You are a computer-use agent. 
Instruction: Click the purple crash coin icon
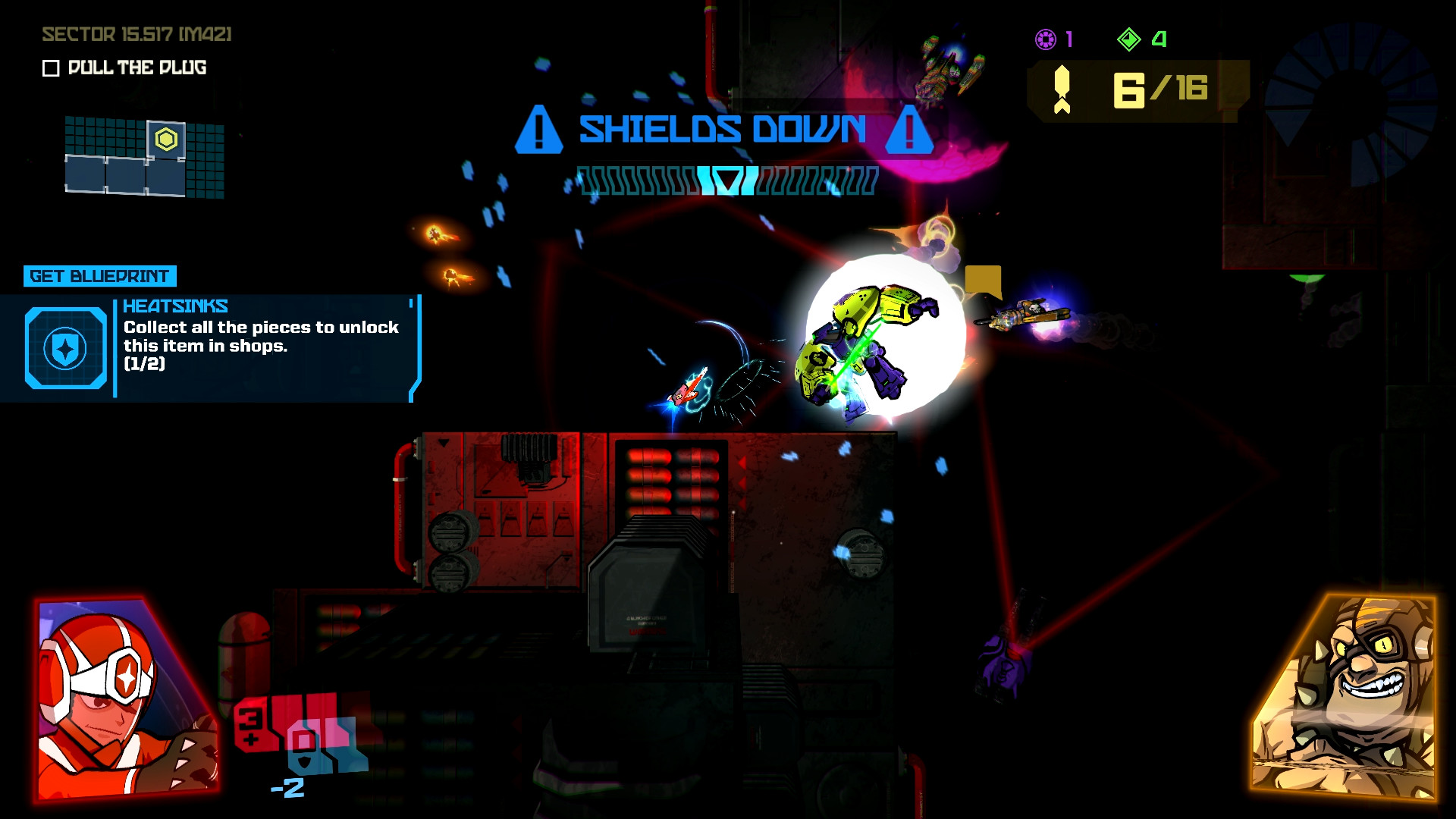click(x=1046, y=40)
